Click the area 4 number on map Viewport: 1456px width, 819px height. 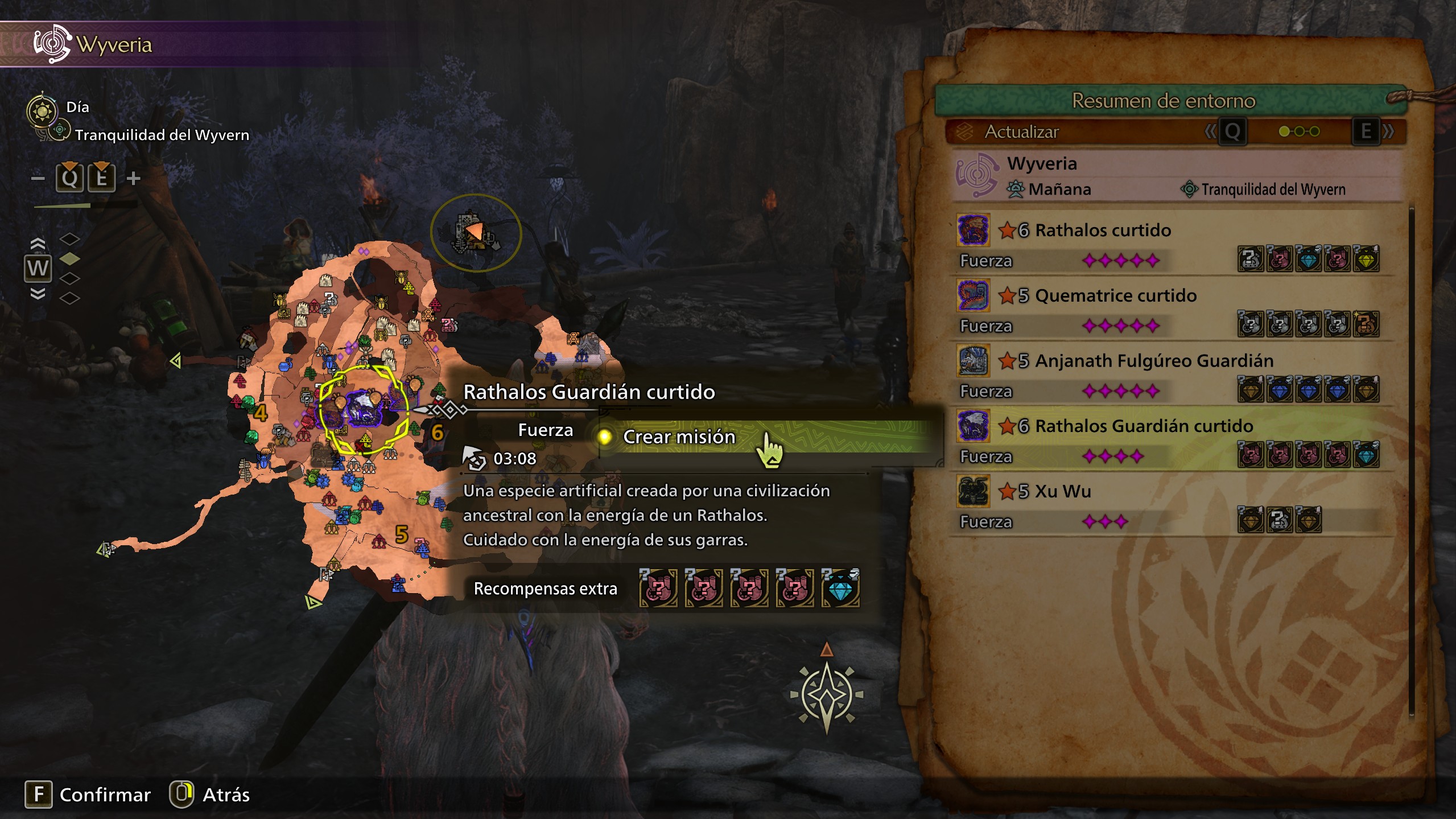[x=261, y=413]
